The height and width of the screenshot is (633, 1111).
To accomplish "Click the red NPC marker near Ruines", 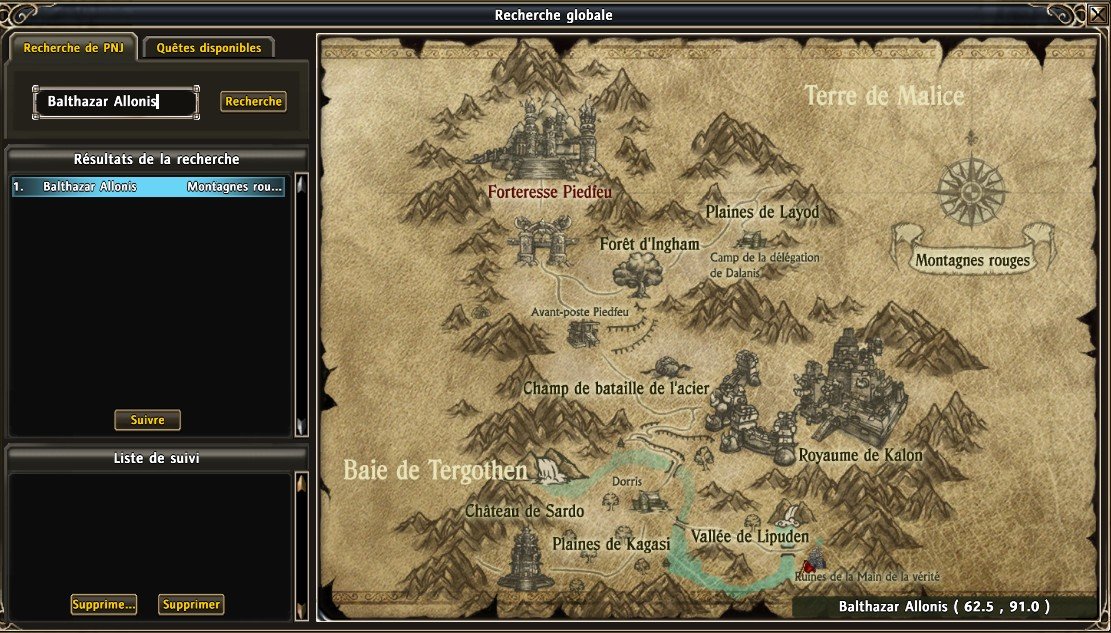I will click(808, 566).
